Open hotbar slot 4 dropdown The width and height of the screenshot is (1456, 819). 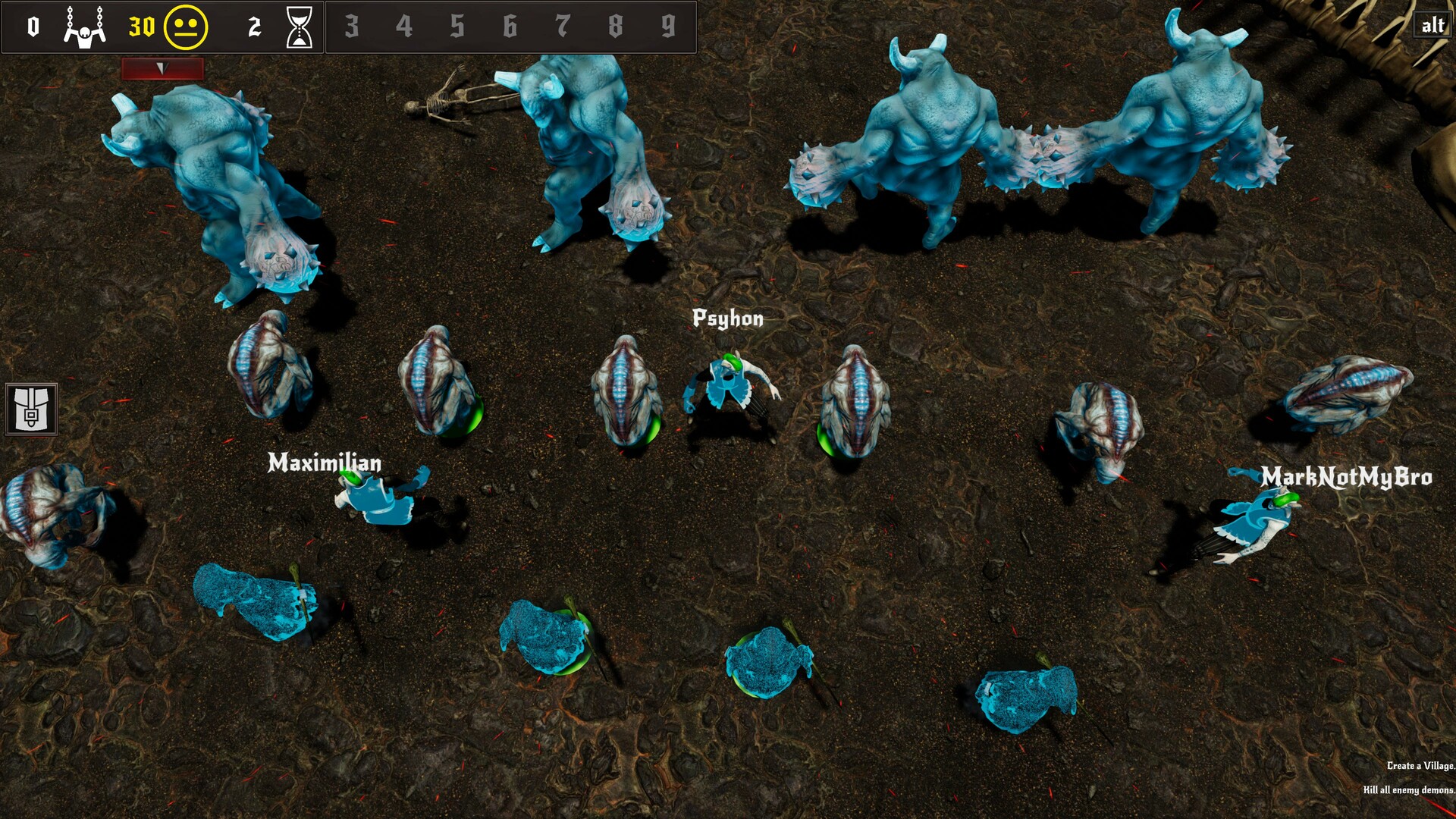[406, 24]
